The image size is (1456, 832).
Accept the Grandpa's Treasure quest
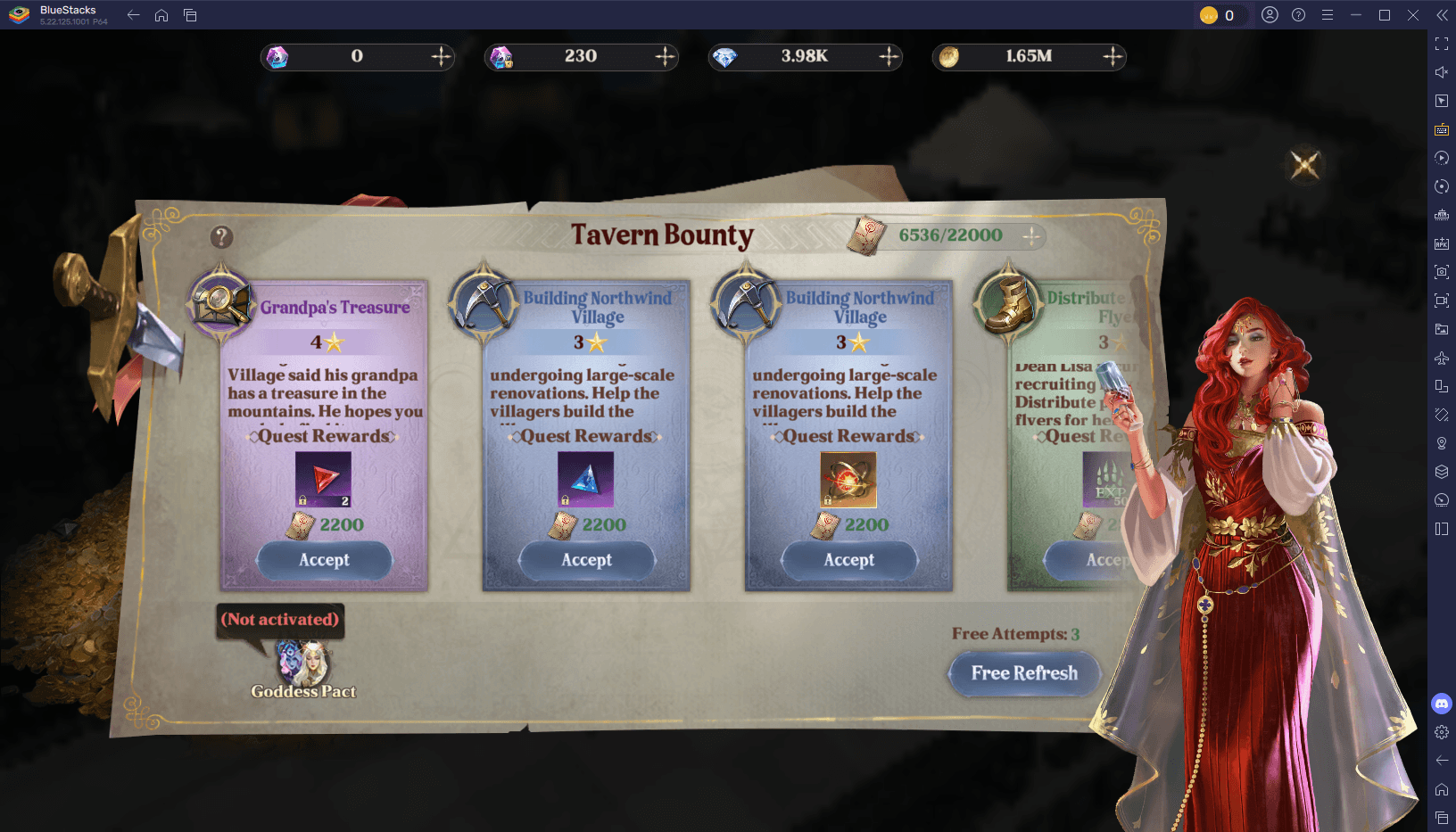tap(324, 560)
